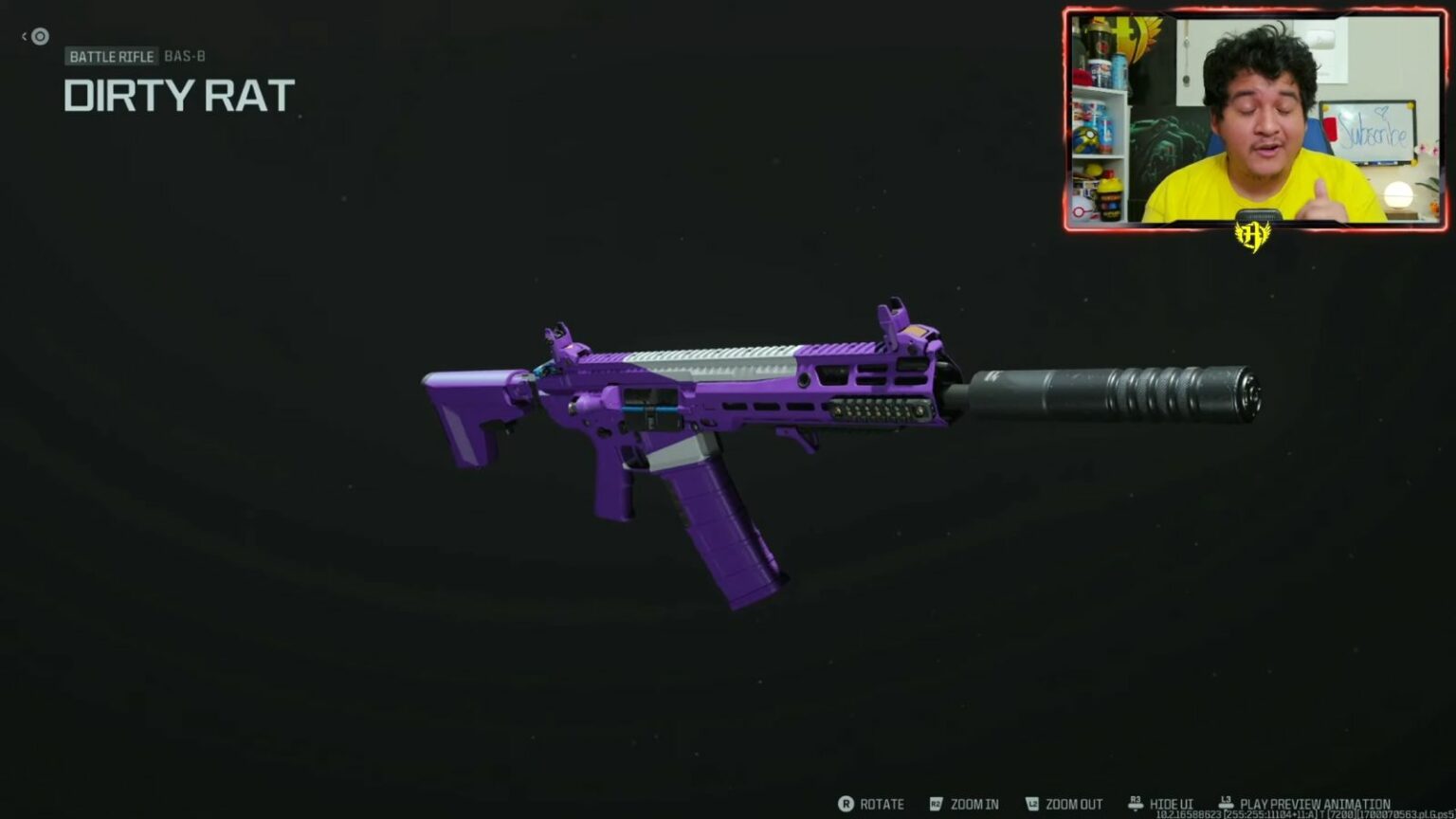Image resolution: width=1456 pixels, height=819 pixels.
Task: Select the R2 zoom in button glyph
Action: point(937,804)
